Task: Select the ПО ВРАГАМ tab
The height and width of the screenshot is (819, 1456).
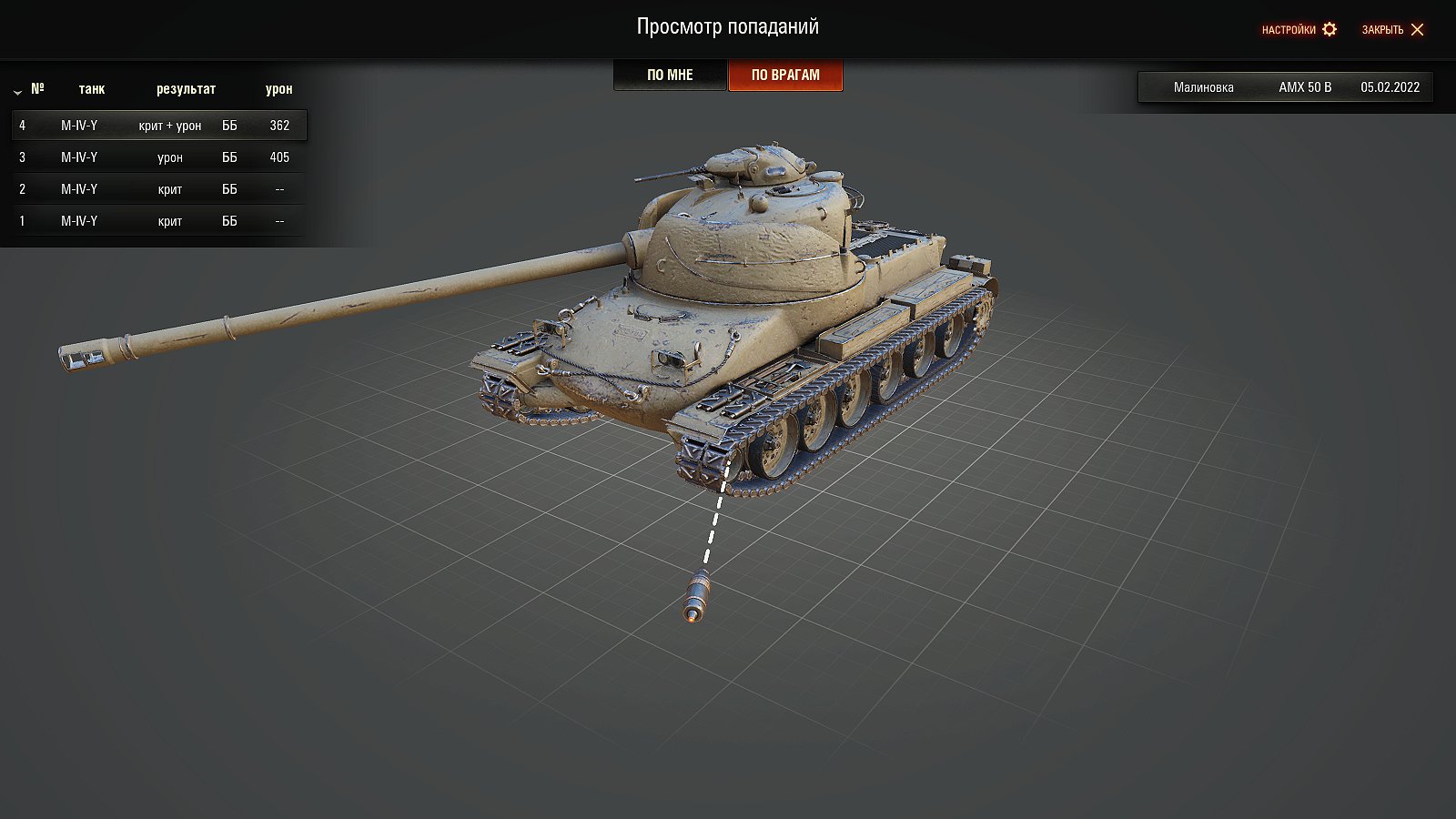Action: click(x=785, y=76)
